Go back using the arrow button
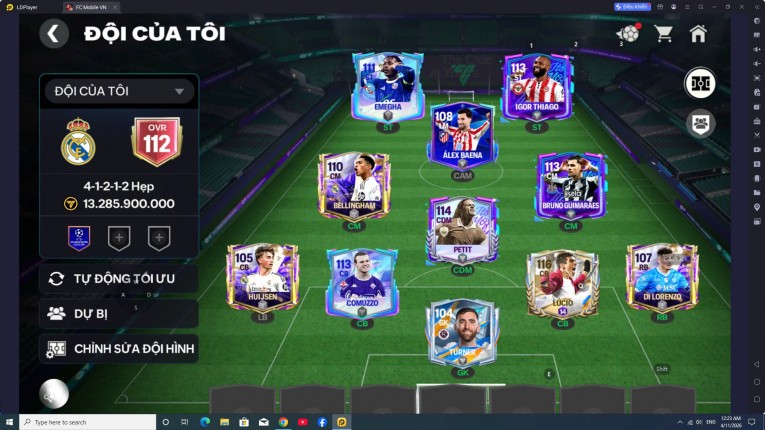 [x=53, y=34]
